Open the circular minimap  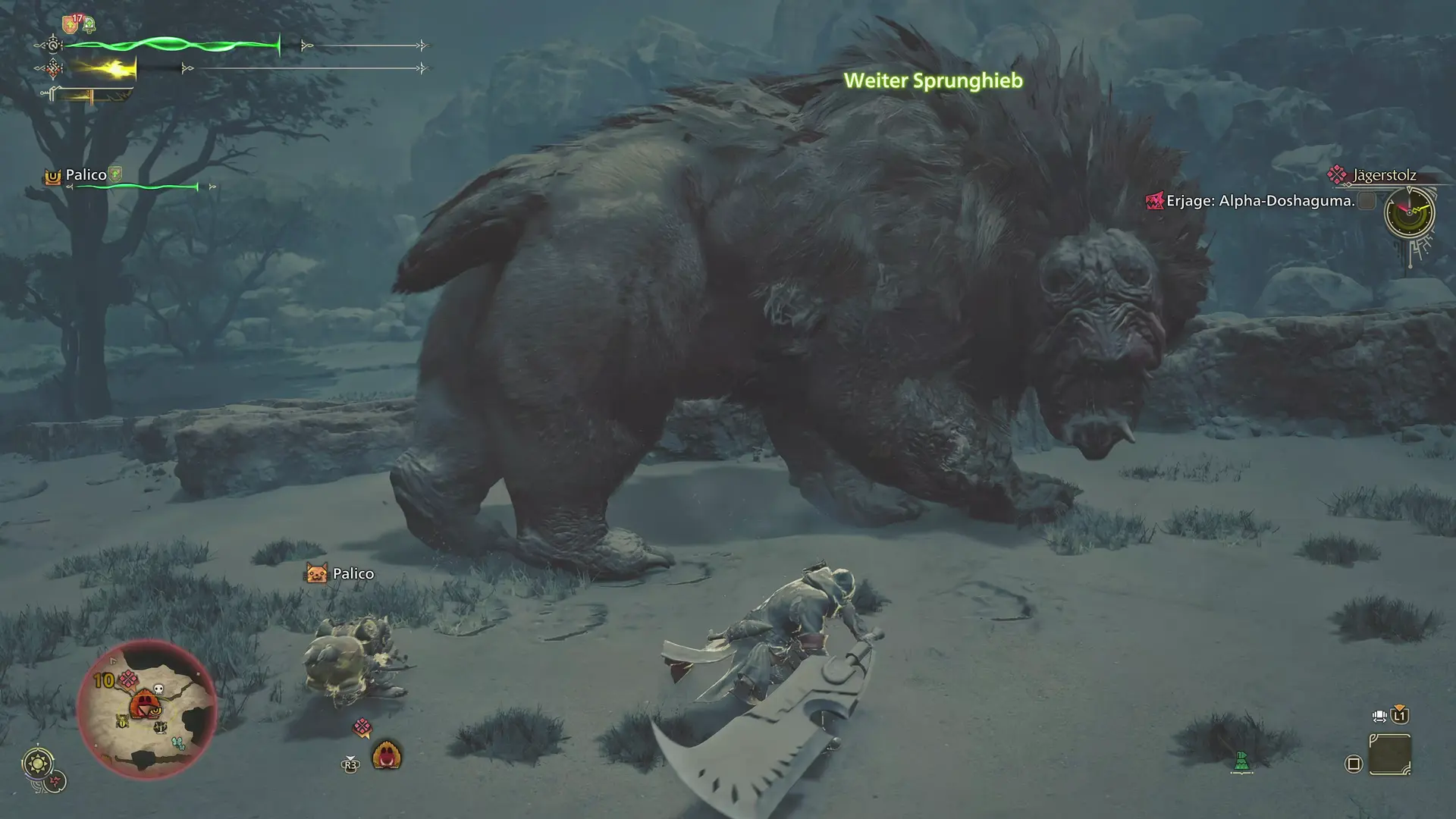pos(147,709)
